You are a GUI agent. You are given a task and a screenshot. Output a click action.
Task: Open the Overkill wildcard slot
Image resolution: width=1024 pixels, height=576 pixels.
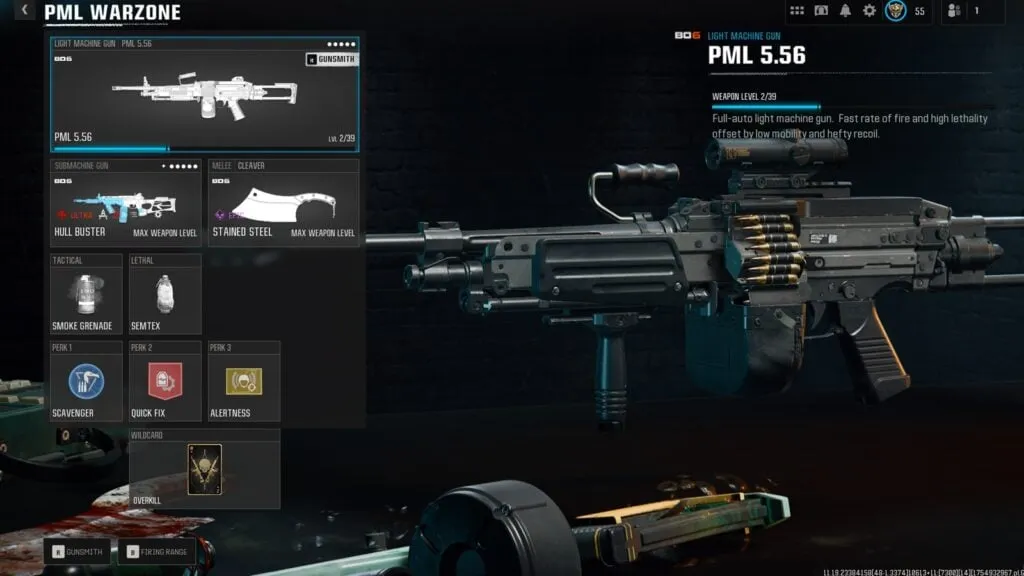[204, 469]
